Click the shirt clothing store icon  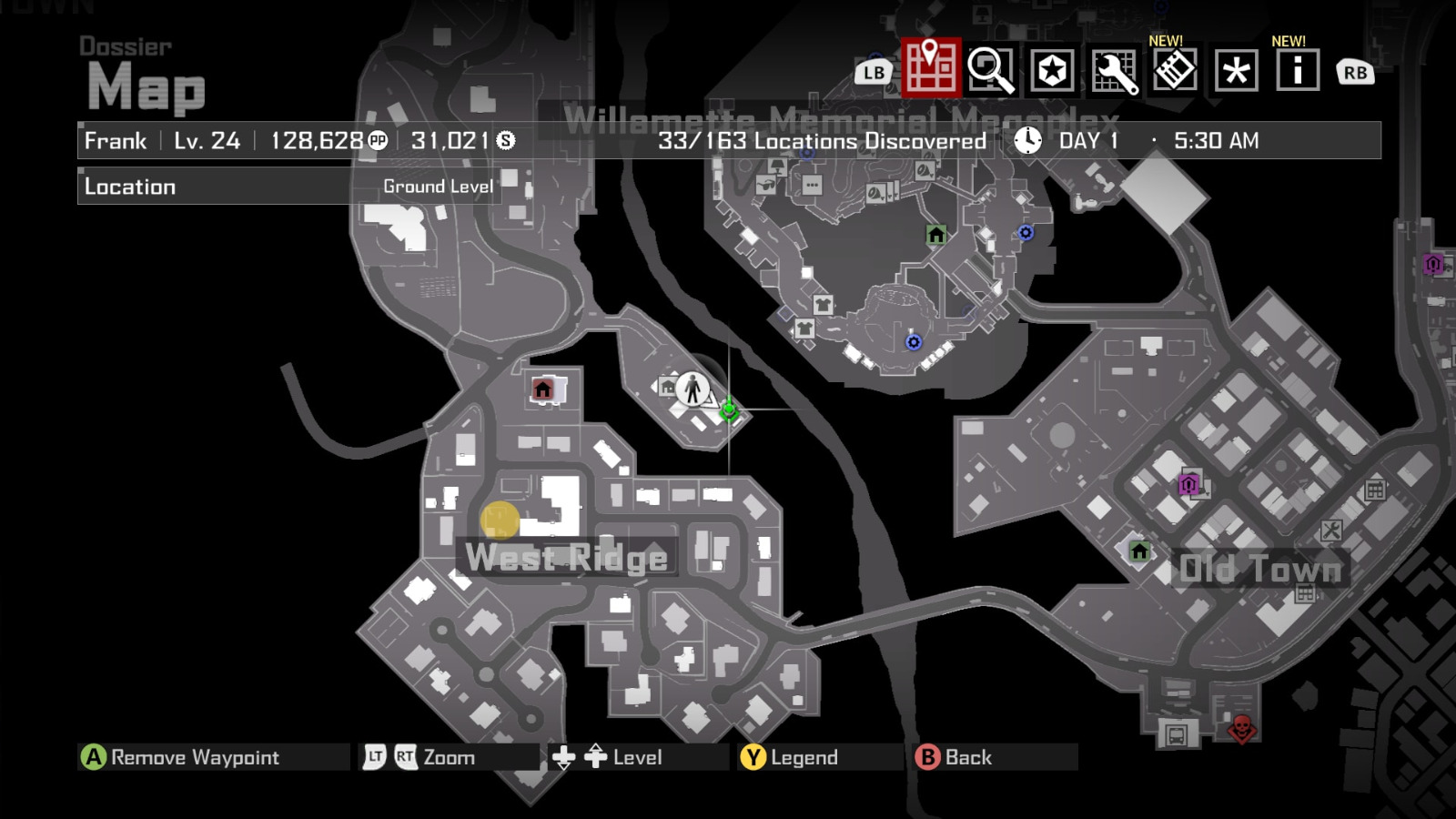[822, 307]
